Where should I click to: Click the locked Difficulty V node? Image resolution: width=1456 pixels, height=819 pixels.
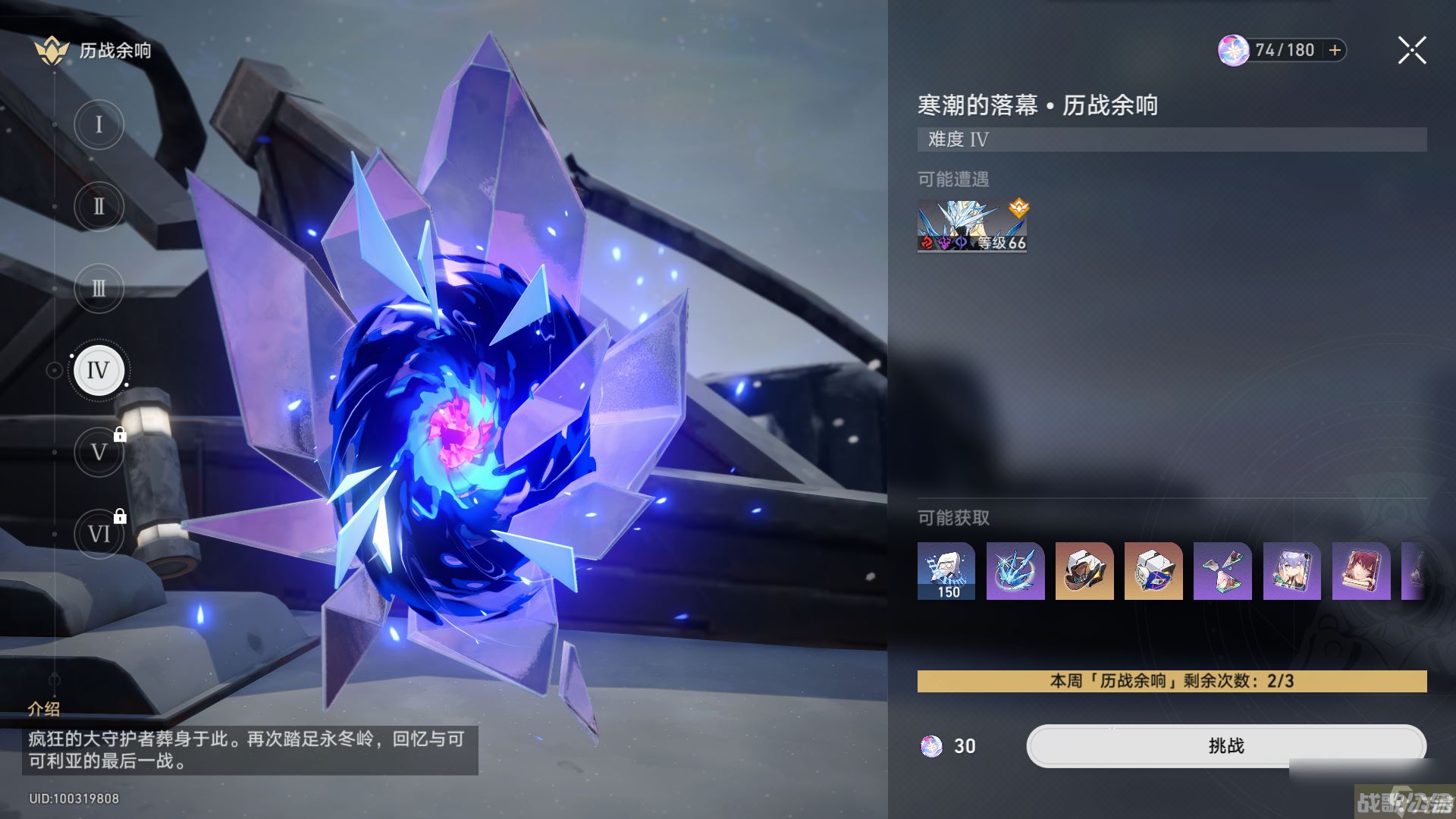99,451
